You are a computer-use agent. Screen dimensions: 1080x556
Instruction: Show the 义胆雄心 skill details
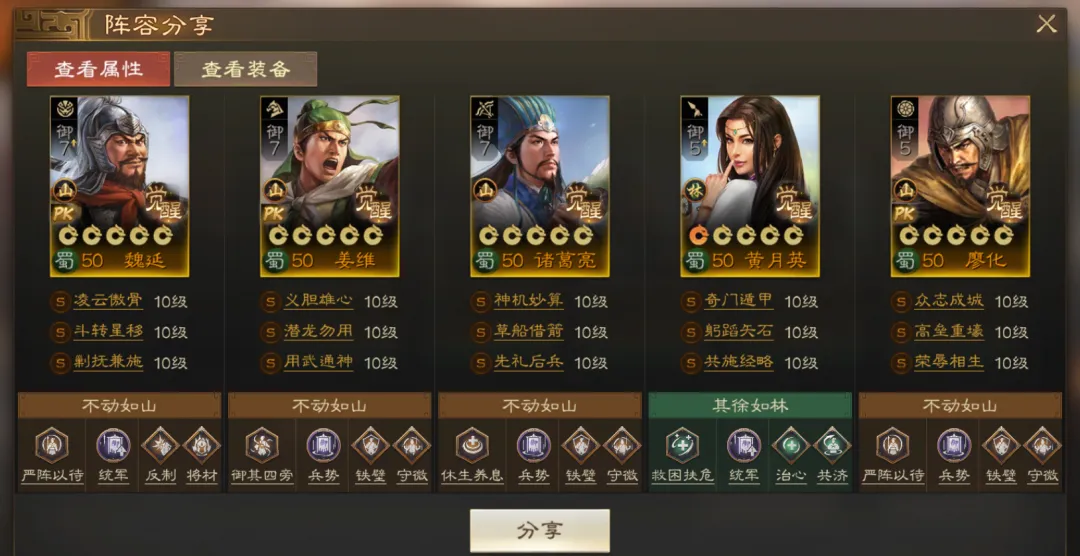[x=318, y=301]
